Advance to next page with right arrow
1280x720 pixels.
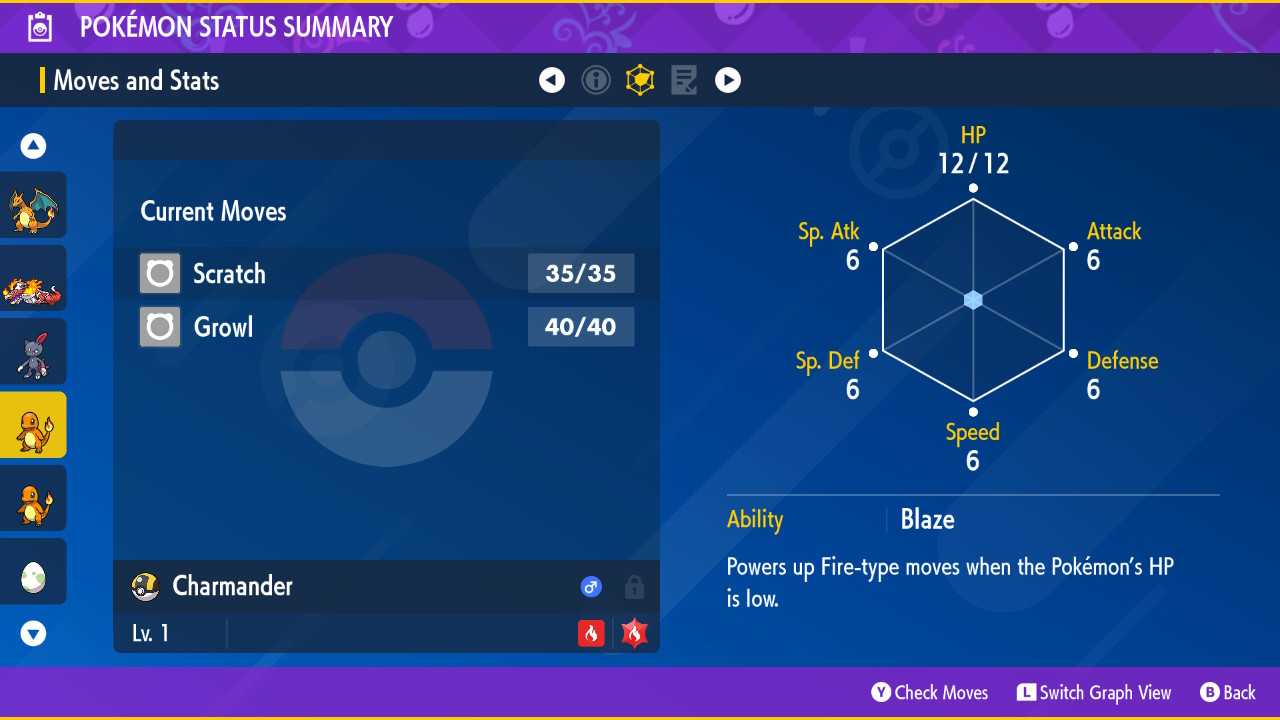click(x=727, y=80)
